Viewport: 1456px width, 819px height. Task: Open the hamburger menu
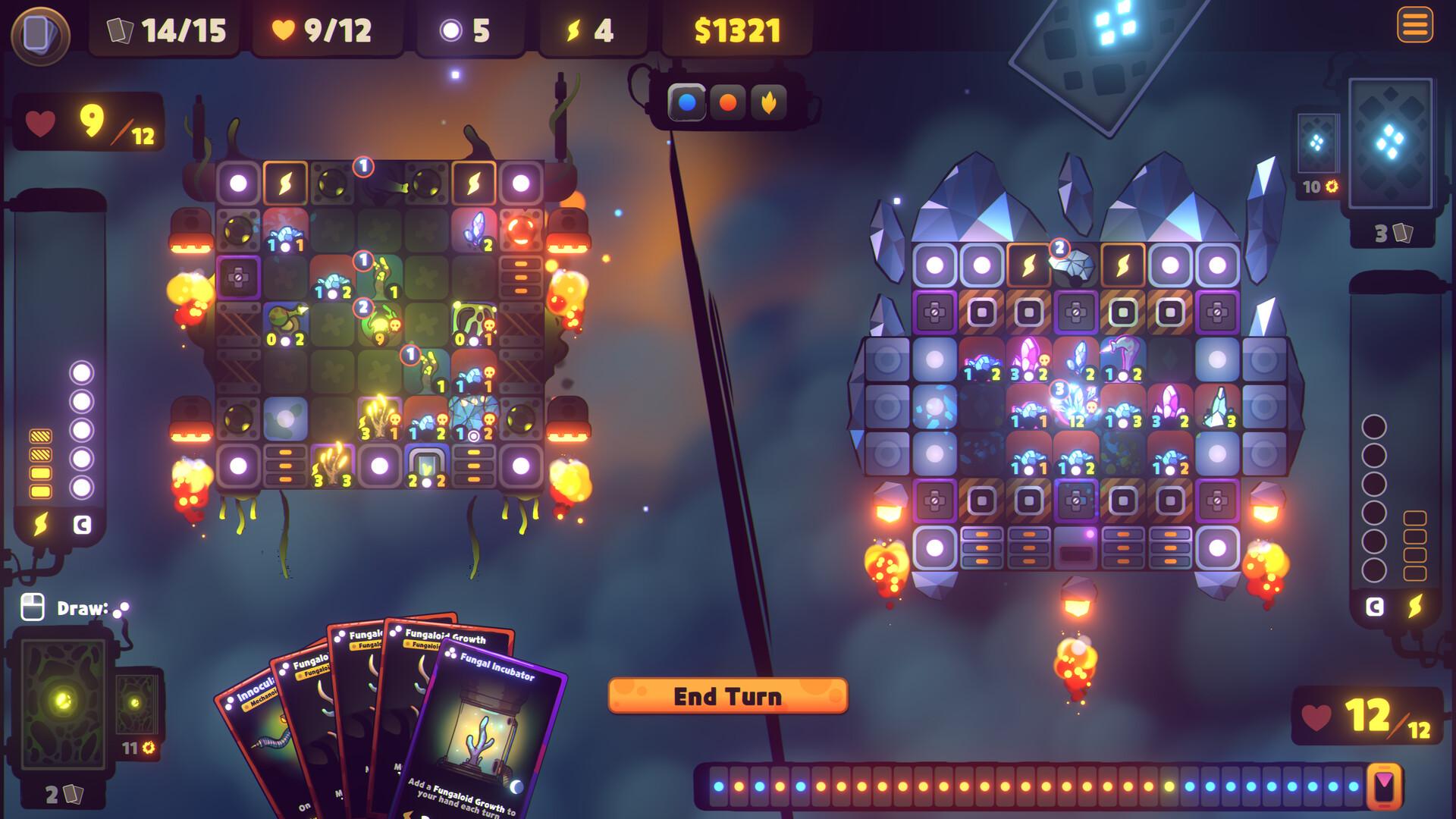1414,26
